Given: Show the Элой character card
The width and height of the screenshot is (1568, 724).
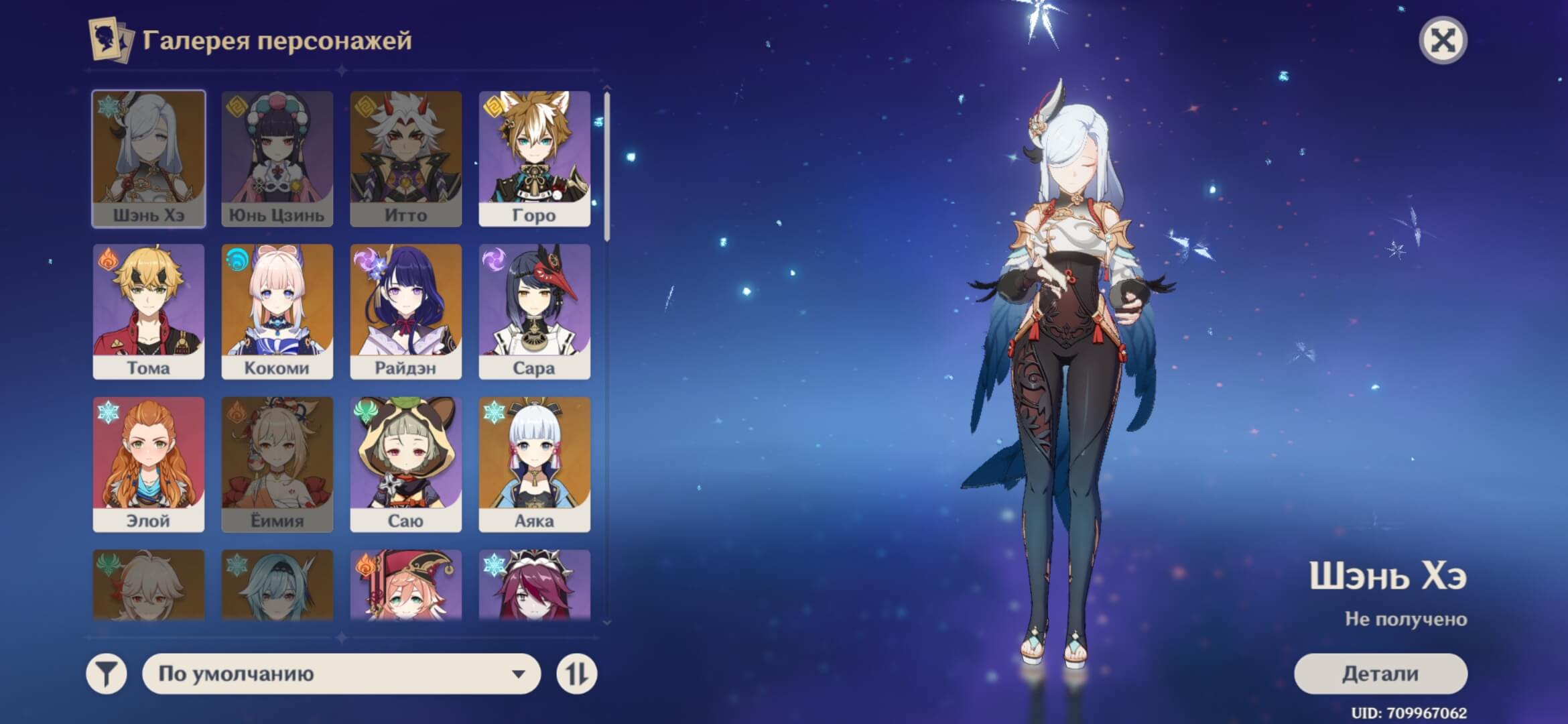Looking at the screenshot, I should coord(148,465).
